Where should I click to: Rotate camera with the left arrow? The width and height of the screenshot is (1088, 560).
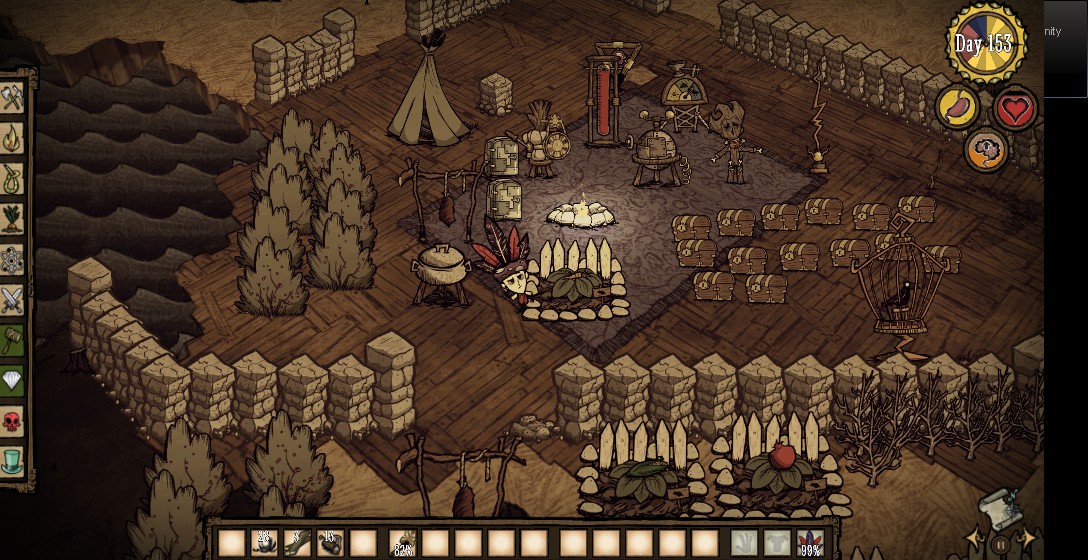pyautogui.click(x=970, y=540)
